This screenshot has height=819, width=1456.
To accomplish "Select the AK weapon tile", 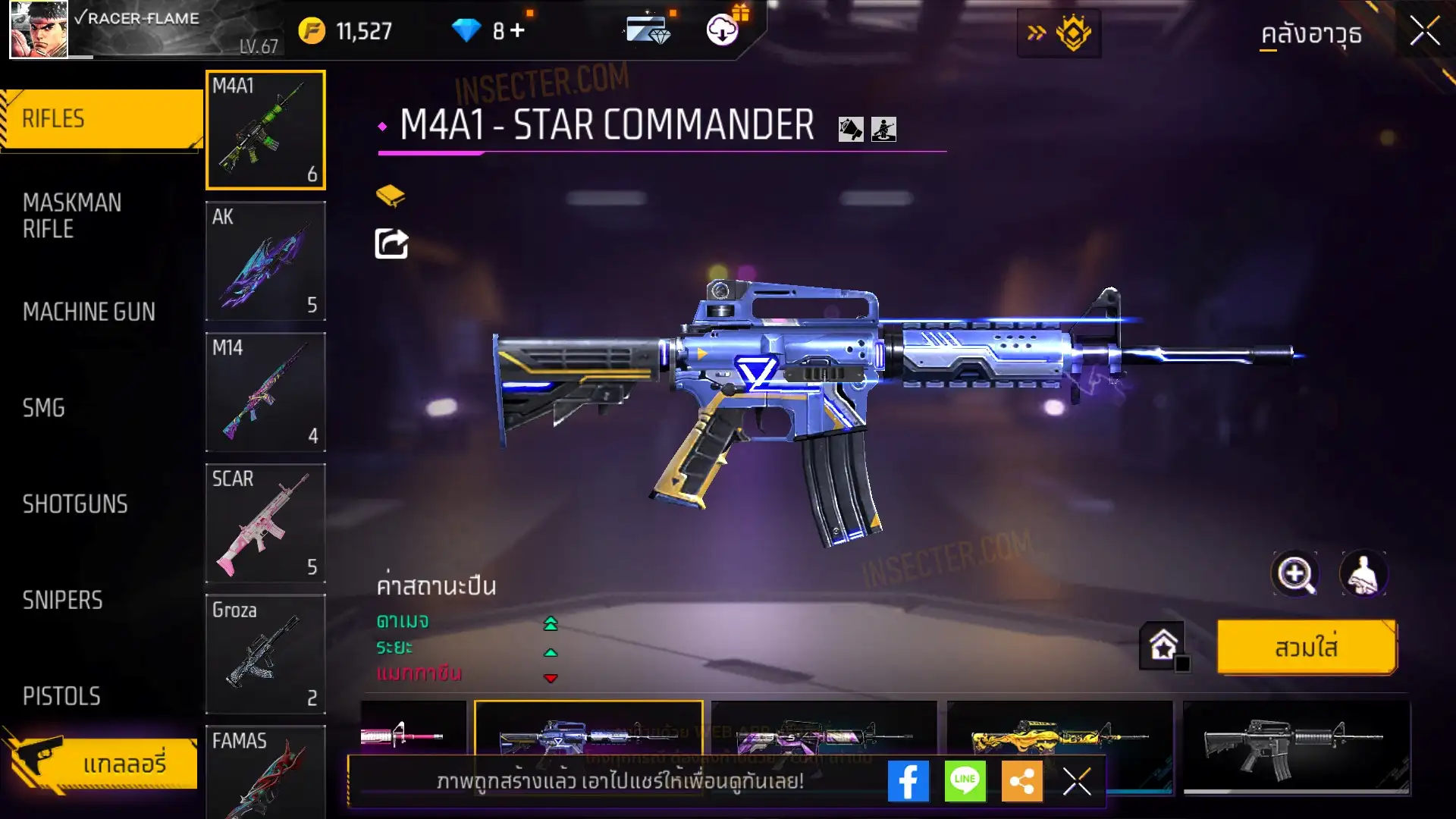I will click(x=265, y=261).
